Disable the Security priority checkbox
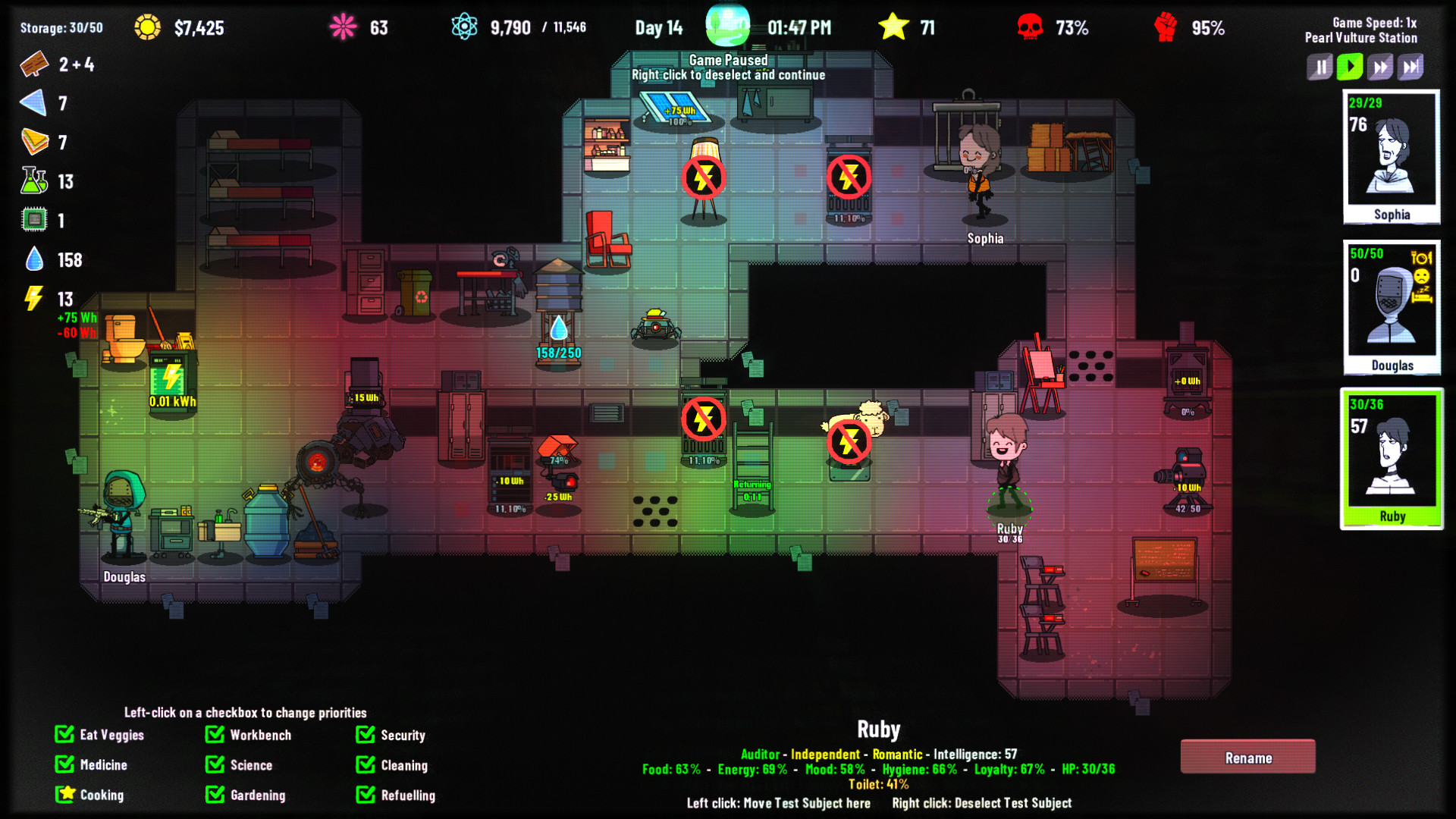This screenshot has height=819, width=1456. pyautogui.click(x=365, y=735)
